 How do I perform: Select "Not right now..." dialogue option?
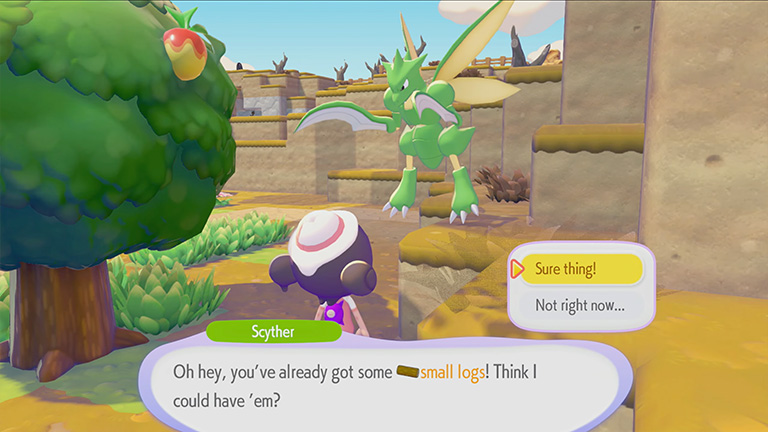(581, 304)
